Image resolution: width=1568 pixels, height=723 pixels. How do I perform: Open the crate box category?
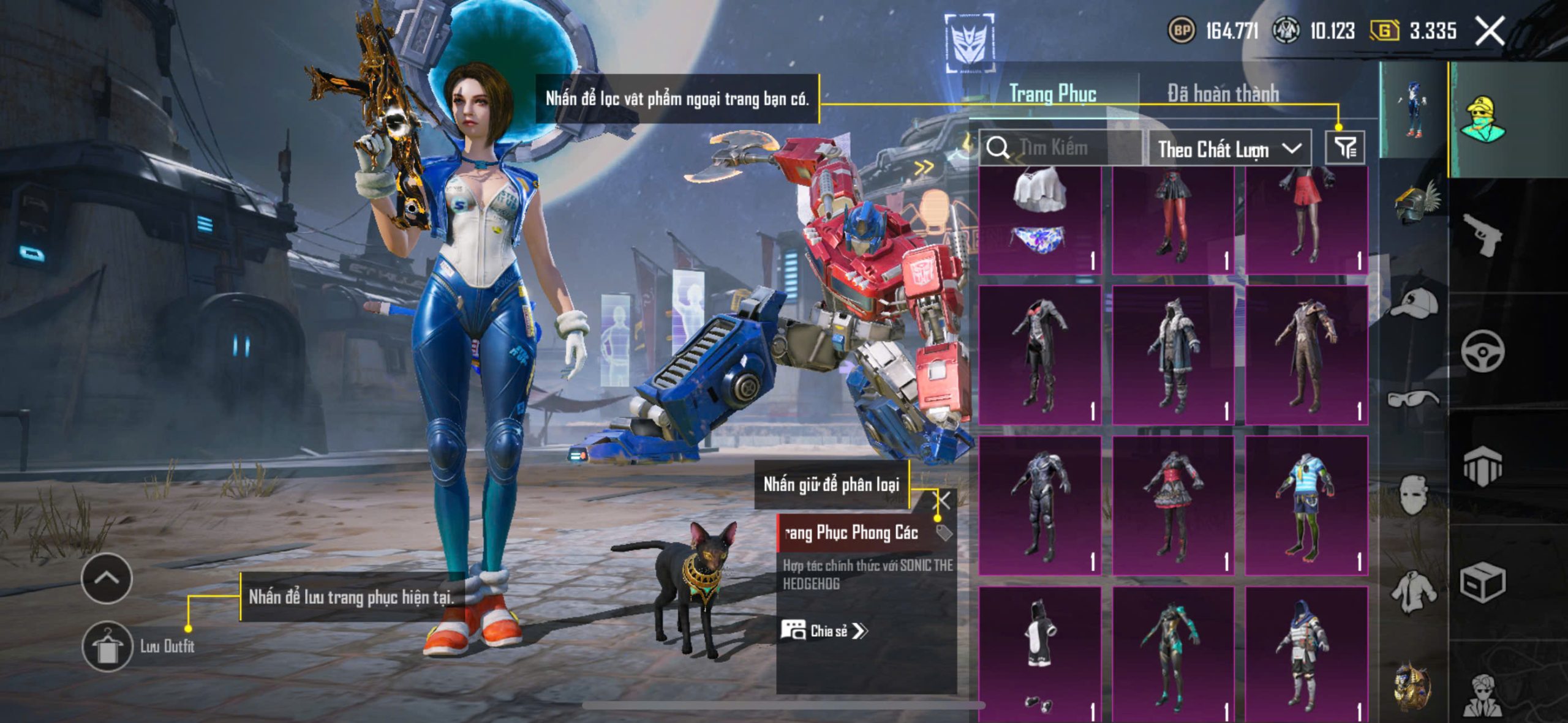pos(1482,583)
